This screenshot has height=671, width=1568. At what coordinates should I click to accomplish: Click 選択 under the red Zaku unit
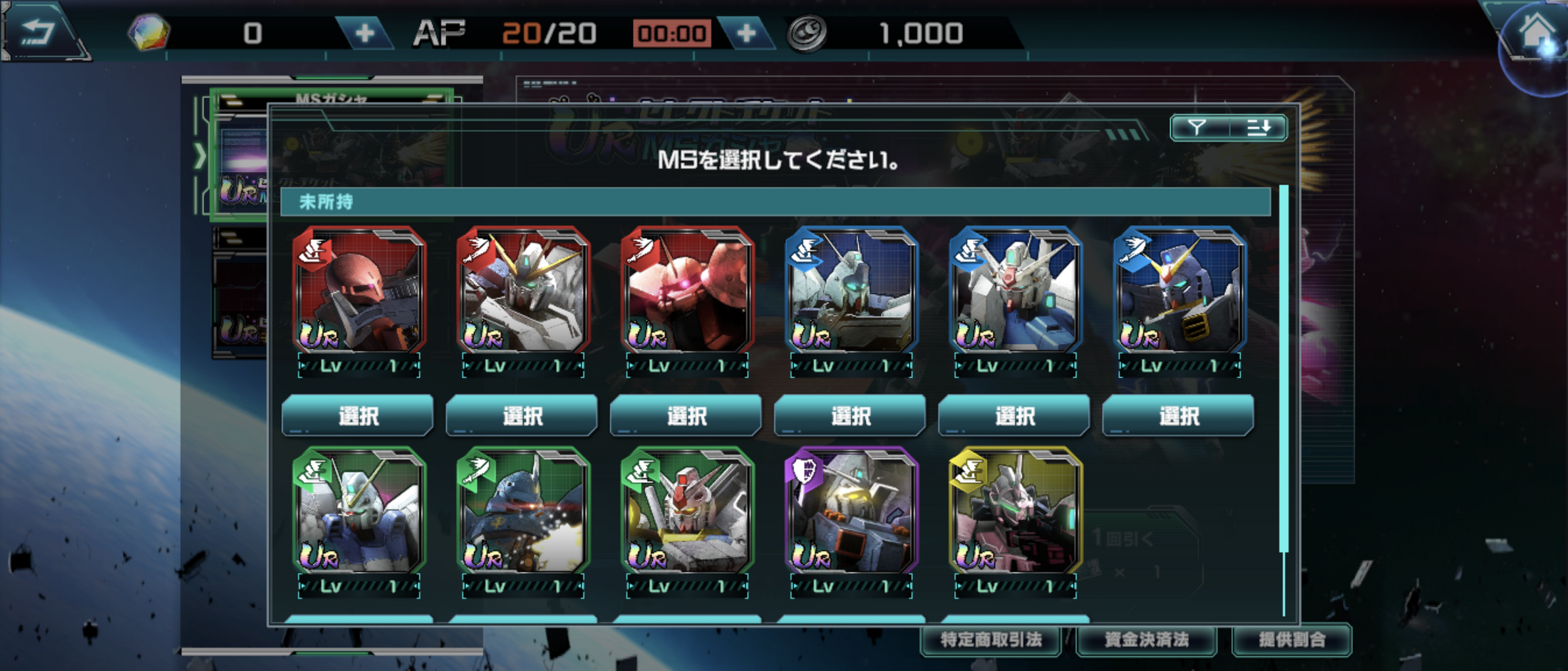point(358,415)
